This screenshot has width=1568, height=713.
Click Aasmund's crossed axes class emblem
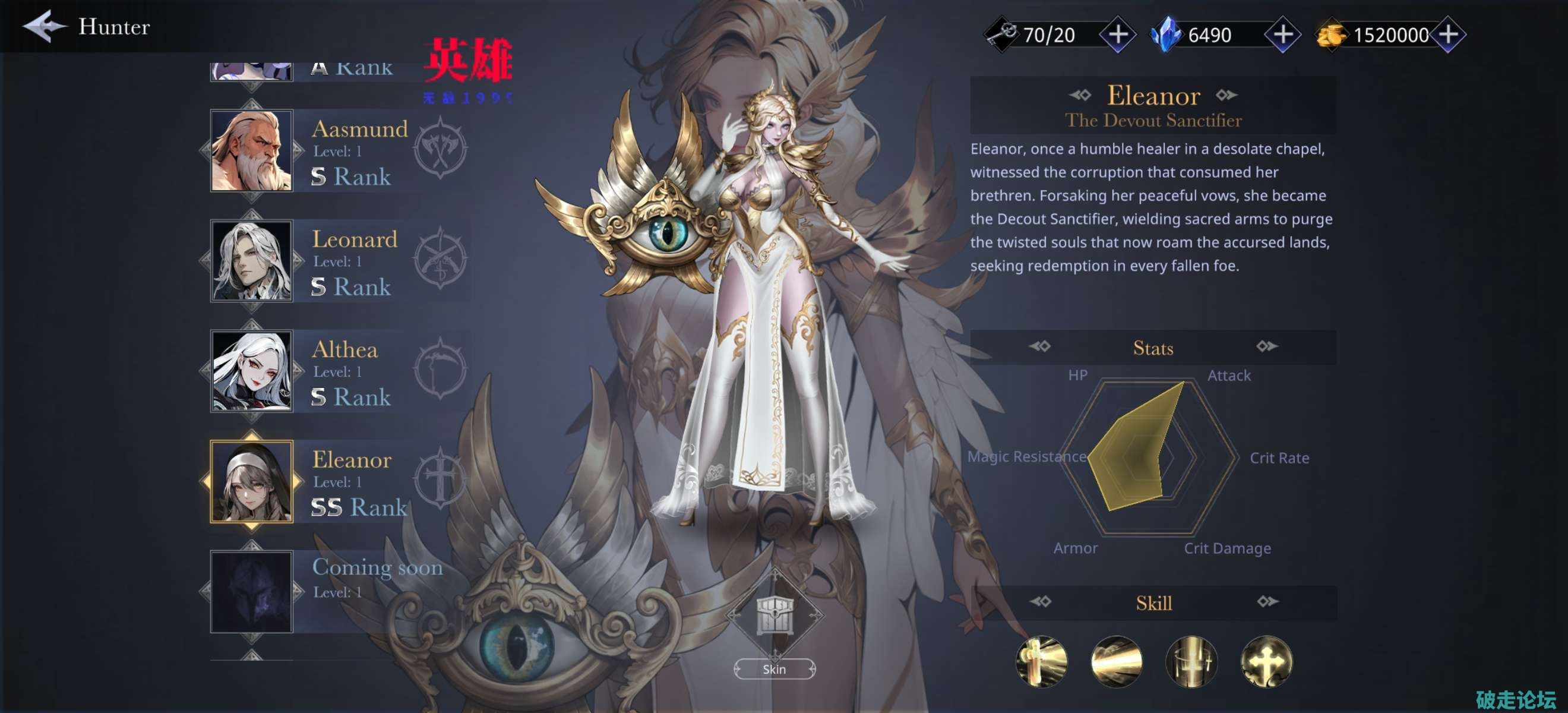440,149
